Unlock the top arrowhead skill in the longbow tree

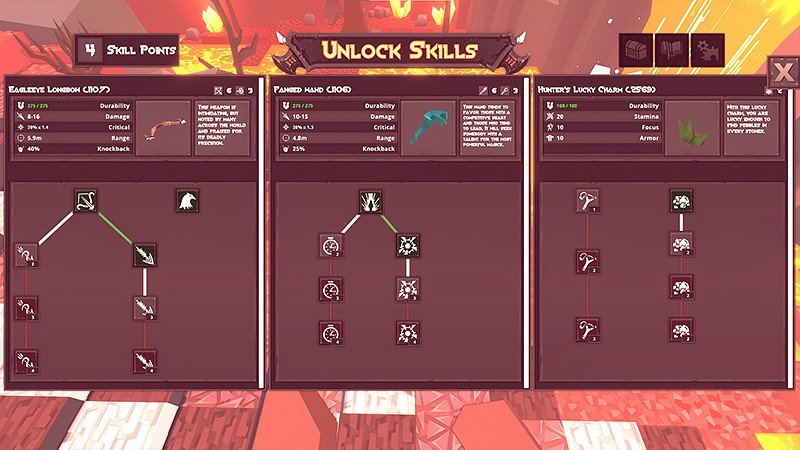point(145,255)
